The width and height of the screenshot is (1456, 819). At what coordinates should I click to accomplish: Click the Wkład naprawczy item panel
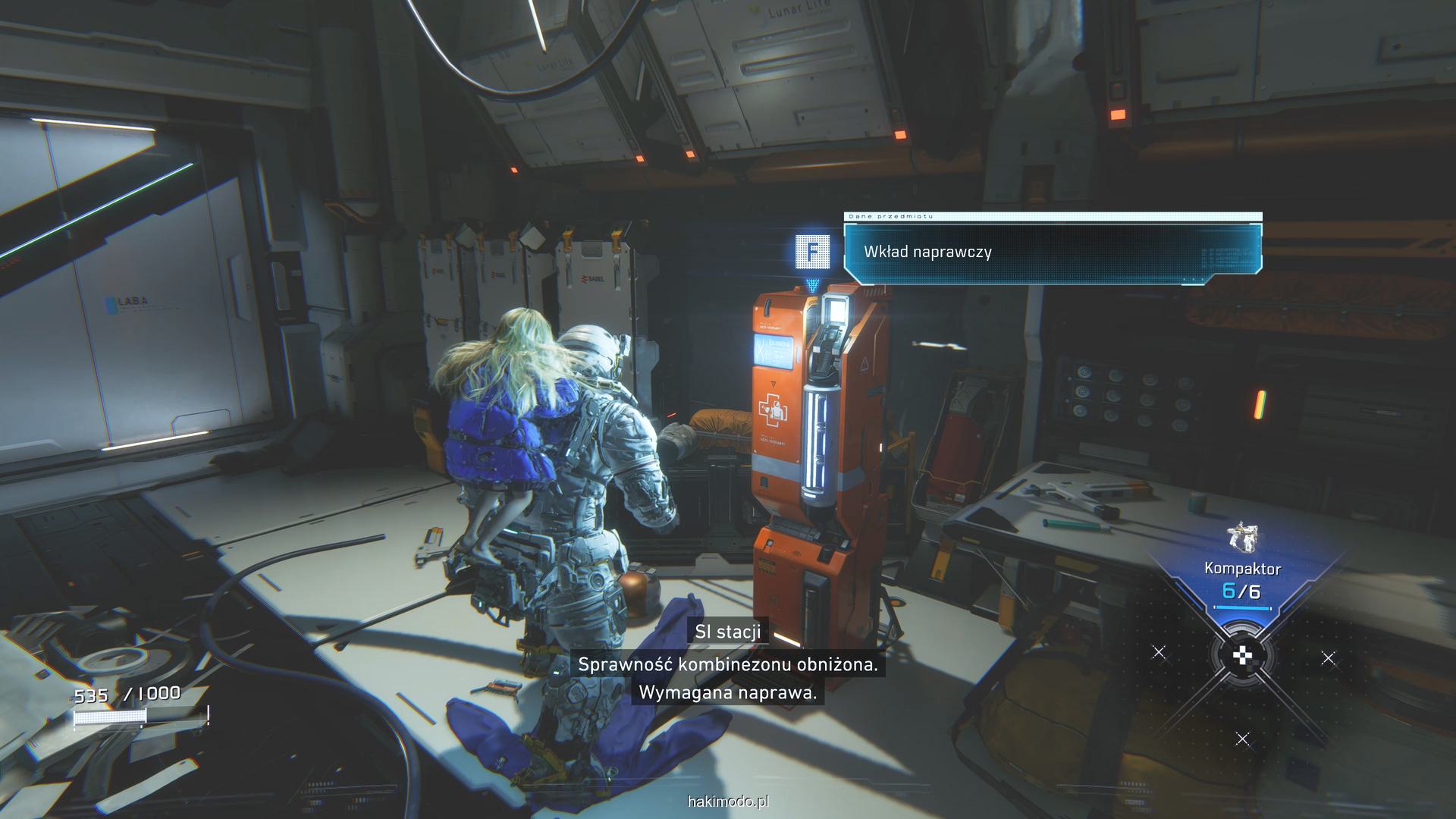(x=1053, y=252)
